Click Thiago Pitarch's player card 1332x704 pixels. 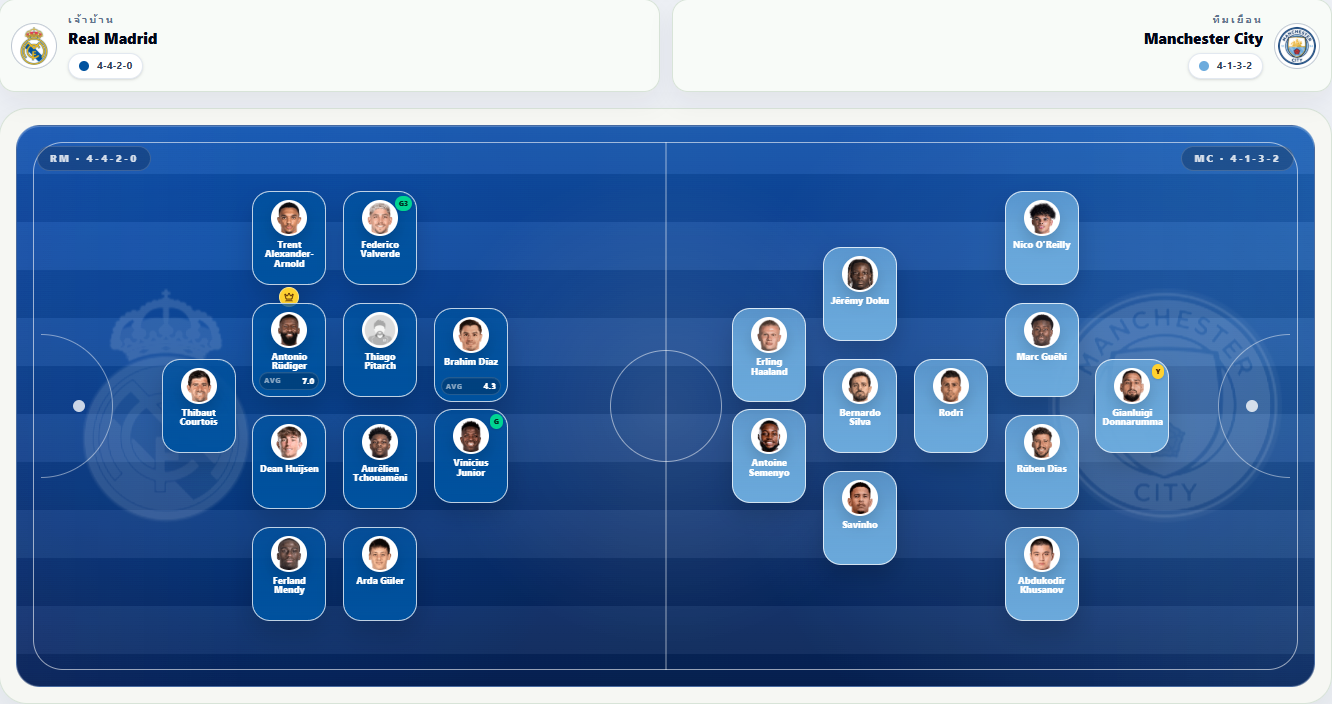tap(380, 350)
